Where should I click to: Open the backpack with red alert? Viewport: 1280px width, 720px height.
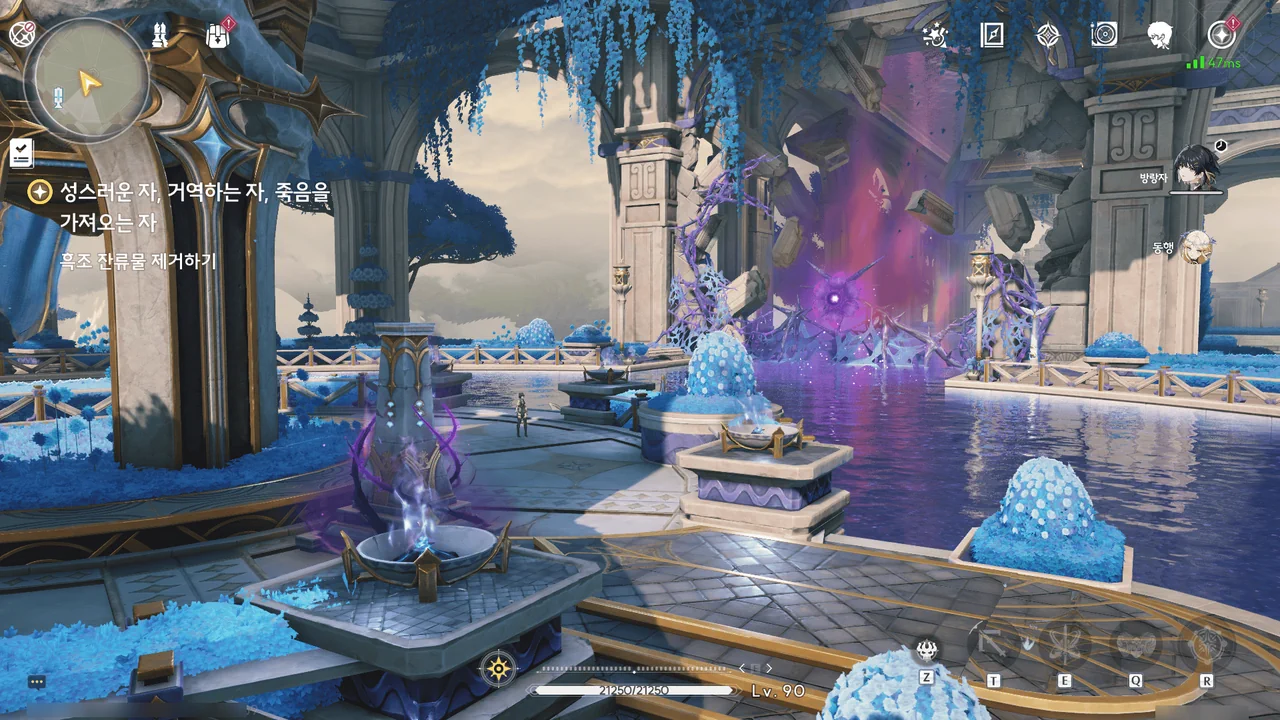[x=217, y=35]
